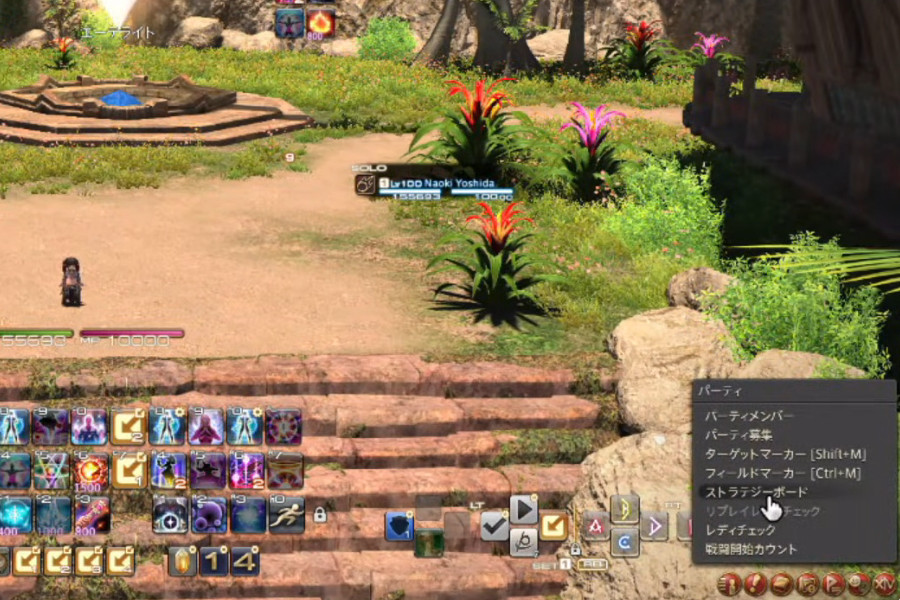Activate the sprint running-figure action
This screenshot has height=600, width=900.
[287, 514]
